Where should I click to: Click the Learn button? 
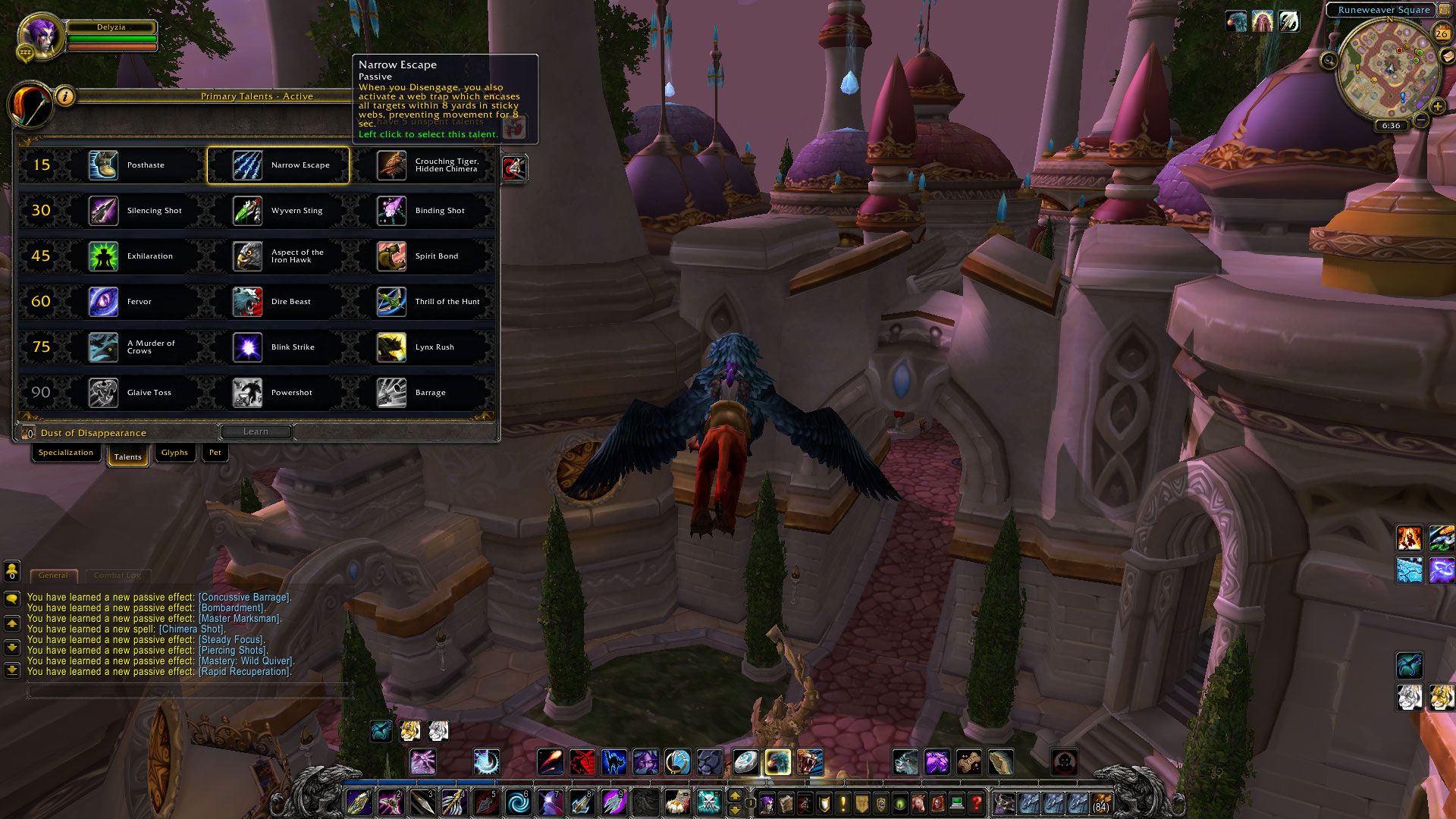[x=256, y=431]
